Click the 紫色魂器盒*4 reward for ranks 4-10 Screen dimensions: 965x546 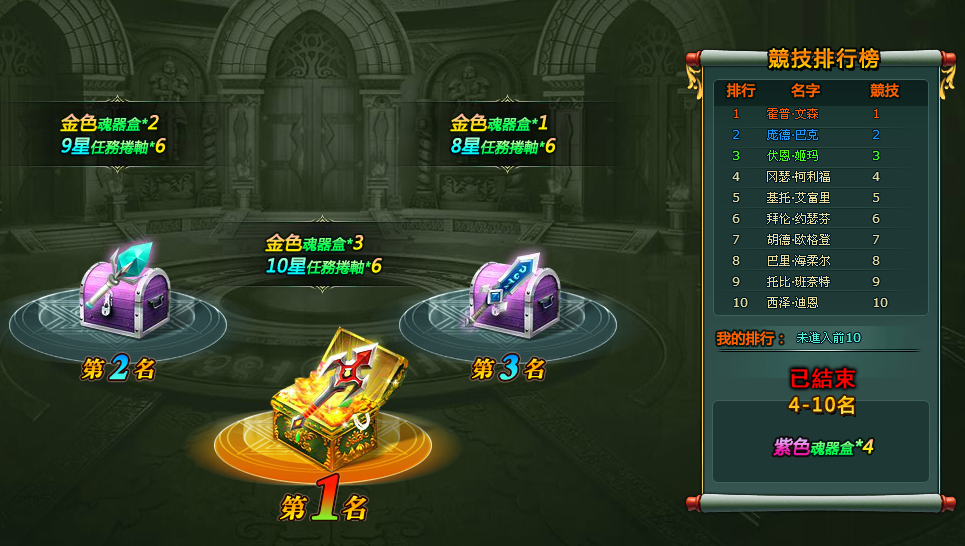click(823, 447)
